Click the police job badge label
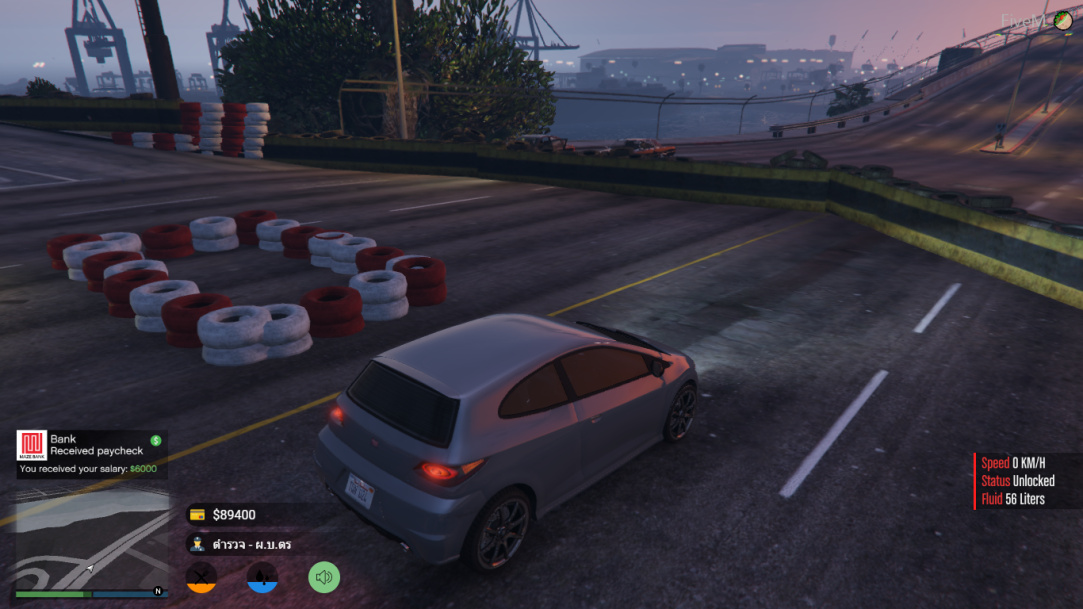This screenshot has height=609, width=1083. (x=240, y=544)
